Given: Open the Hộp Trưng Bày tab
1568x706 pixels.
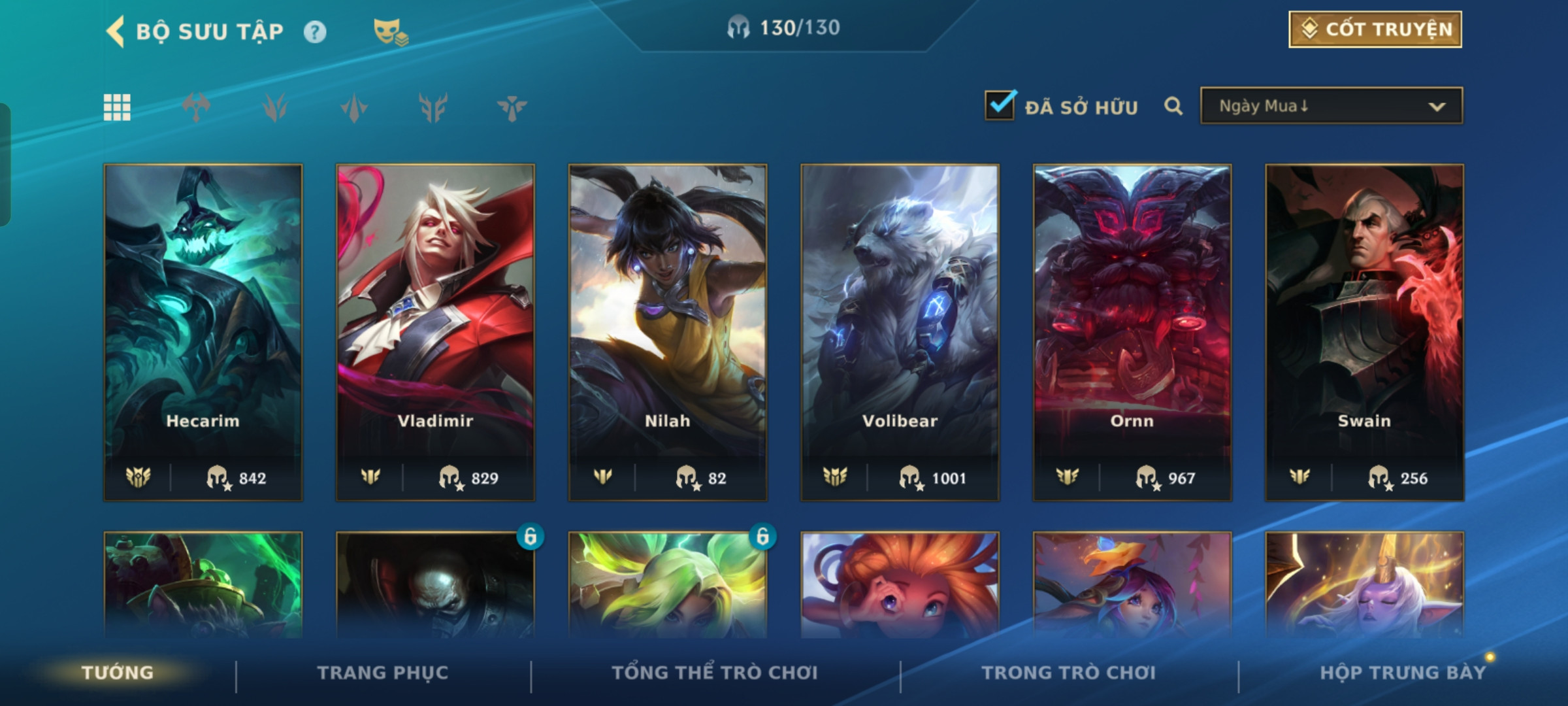Looking at the screenshot, I should tap(1402, 673).
